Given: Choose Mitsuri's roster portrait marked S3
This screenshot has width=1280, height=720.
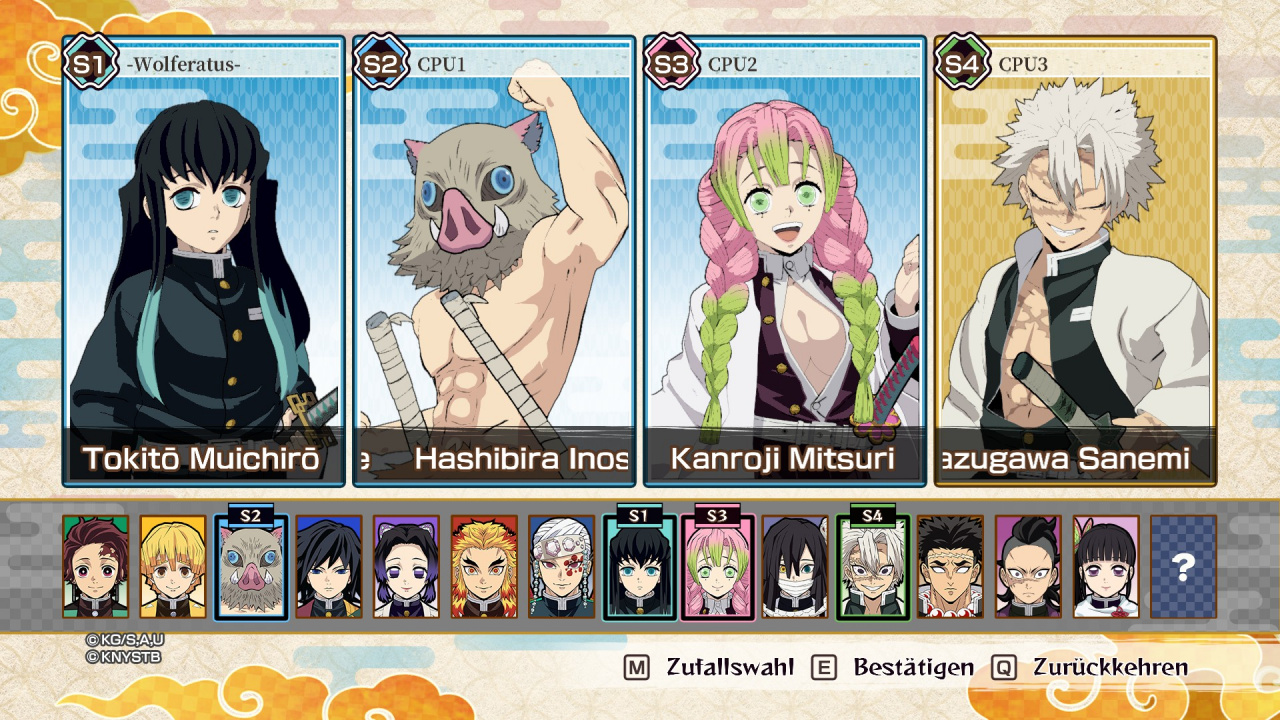Looking at the screenshot, I should [717, 568].
